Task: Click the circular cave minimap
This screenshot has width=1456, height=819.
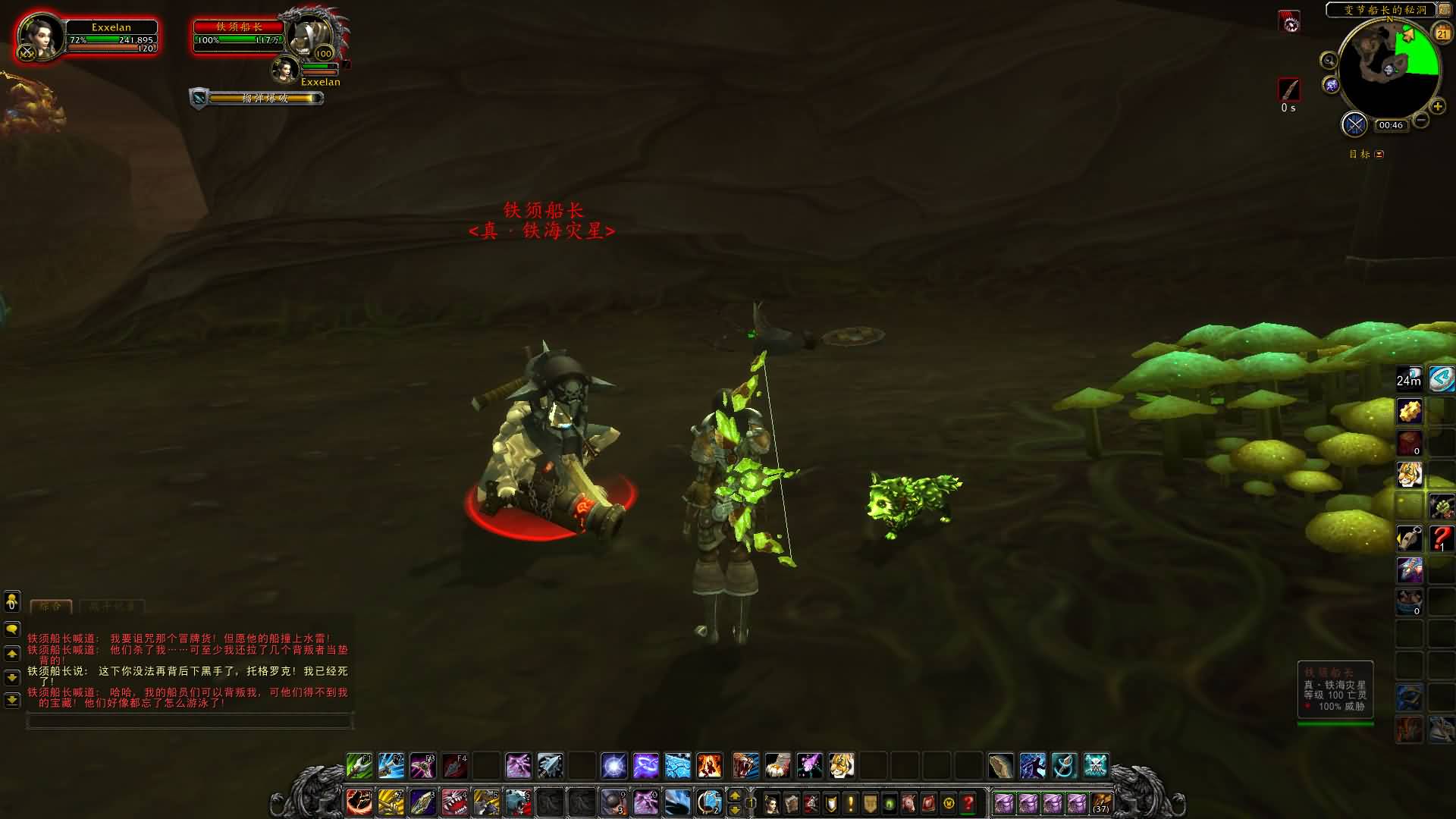Action: (1389, 68)
